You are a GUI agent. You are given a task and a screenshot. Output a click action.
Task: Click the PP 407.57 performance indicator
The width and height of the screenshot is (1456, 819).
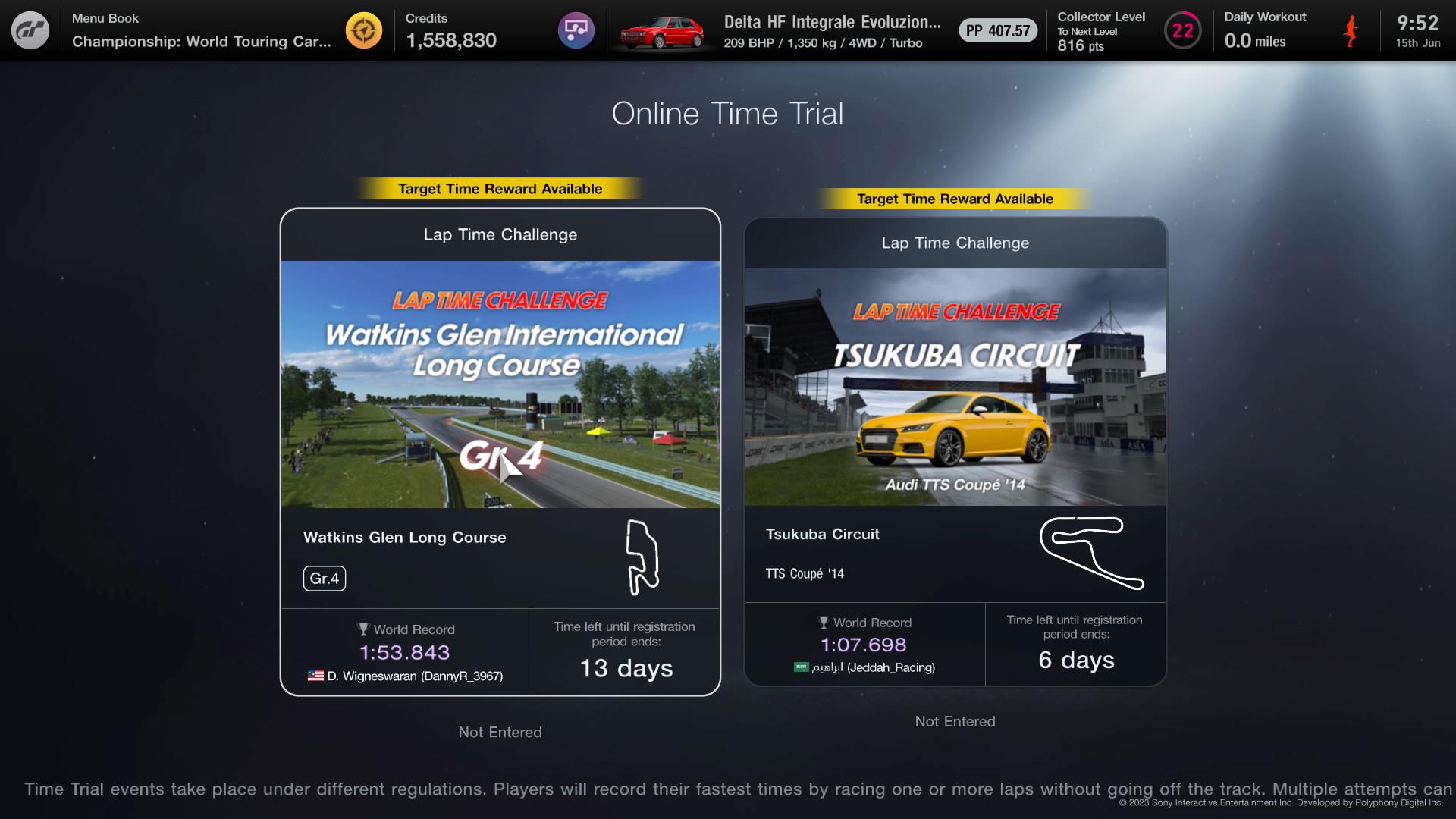997,31
